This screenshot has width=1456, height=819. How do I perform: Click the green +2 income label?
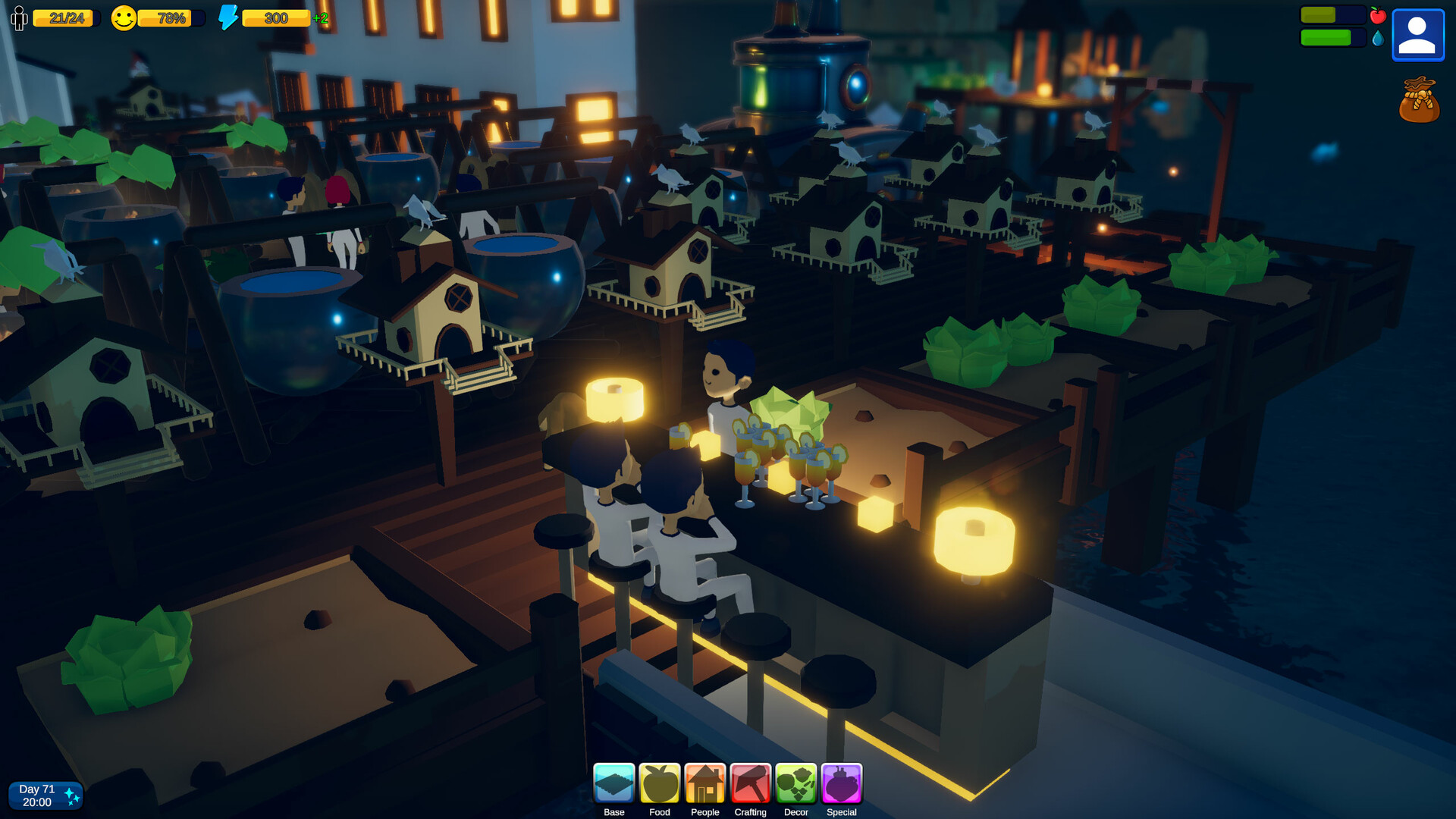(x=319, y=17)
